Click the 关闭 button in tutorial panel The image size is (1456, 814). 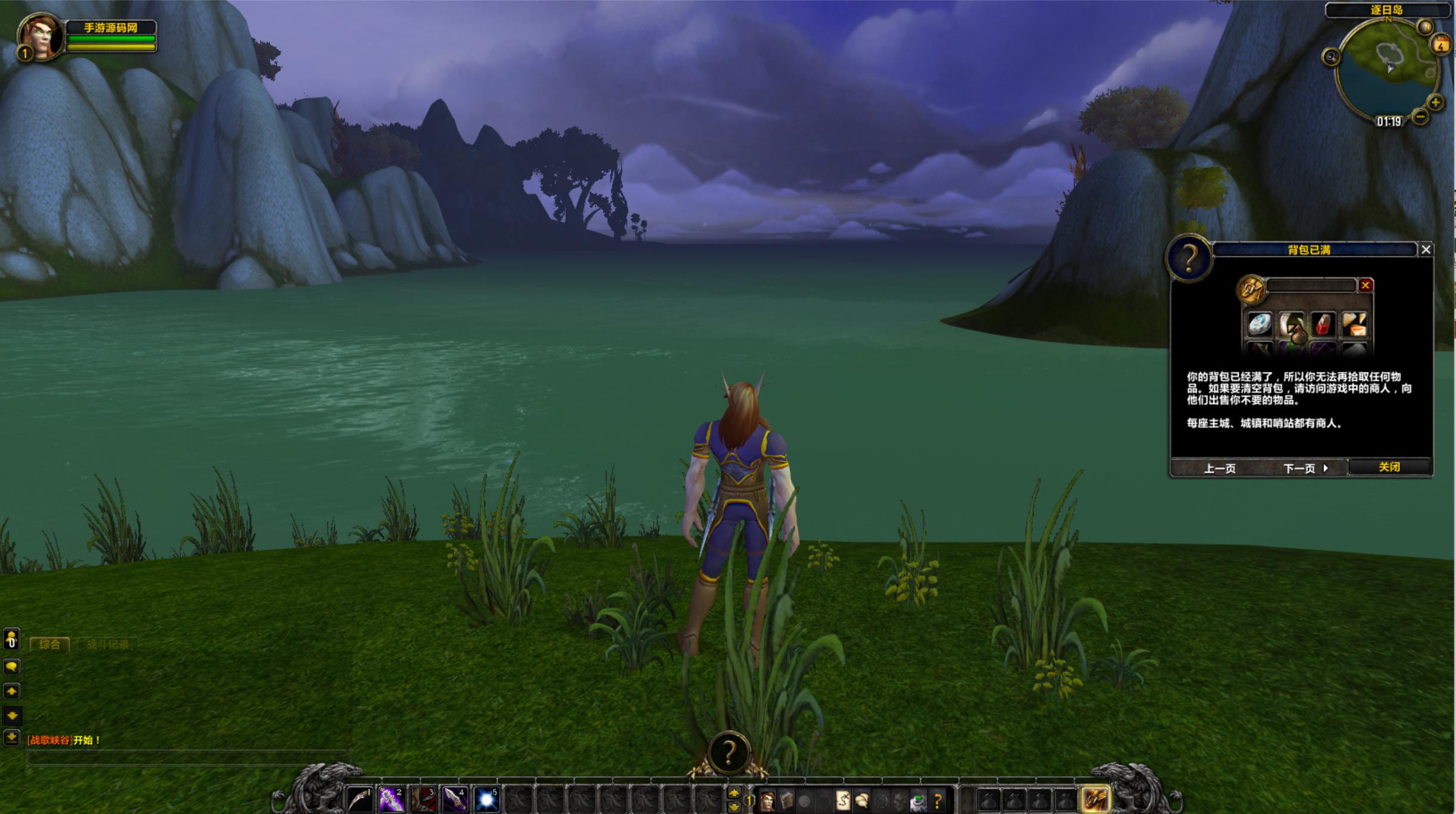click(1389, 467)
